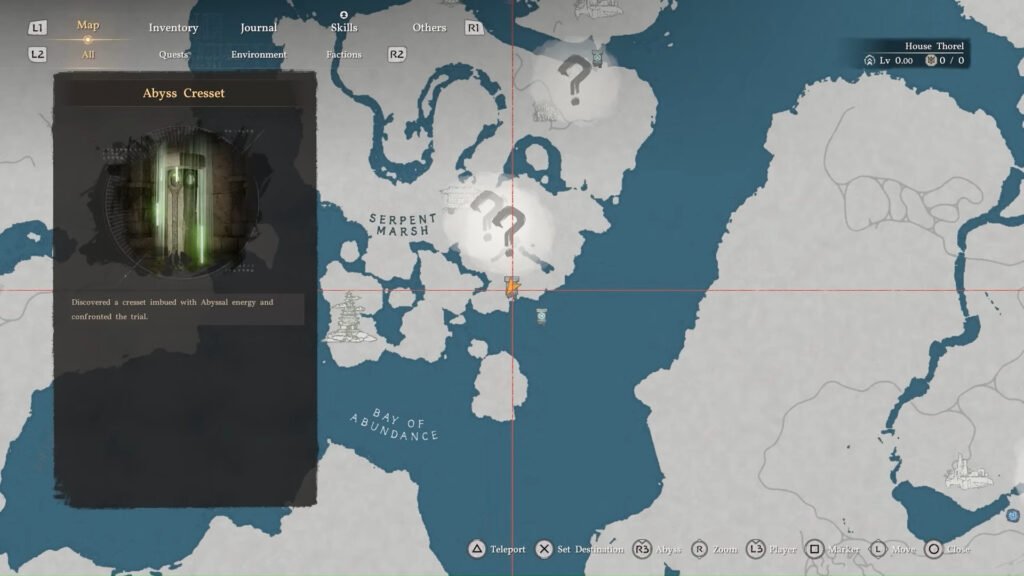Click the northern undiscovered question mark area
This screenshot has height=576, width=1024.
pyautogui.click(x=573, y=80)
